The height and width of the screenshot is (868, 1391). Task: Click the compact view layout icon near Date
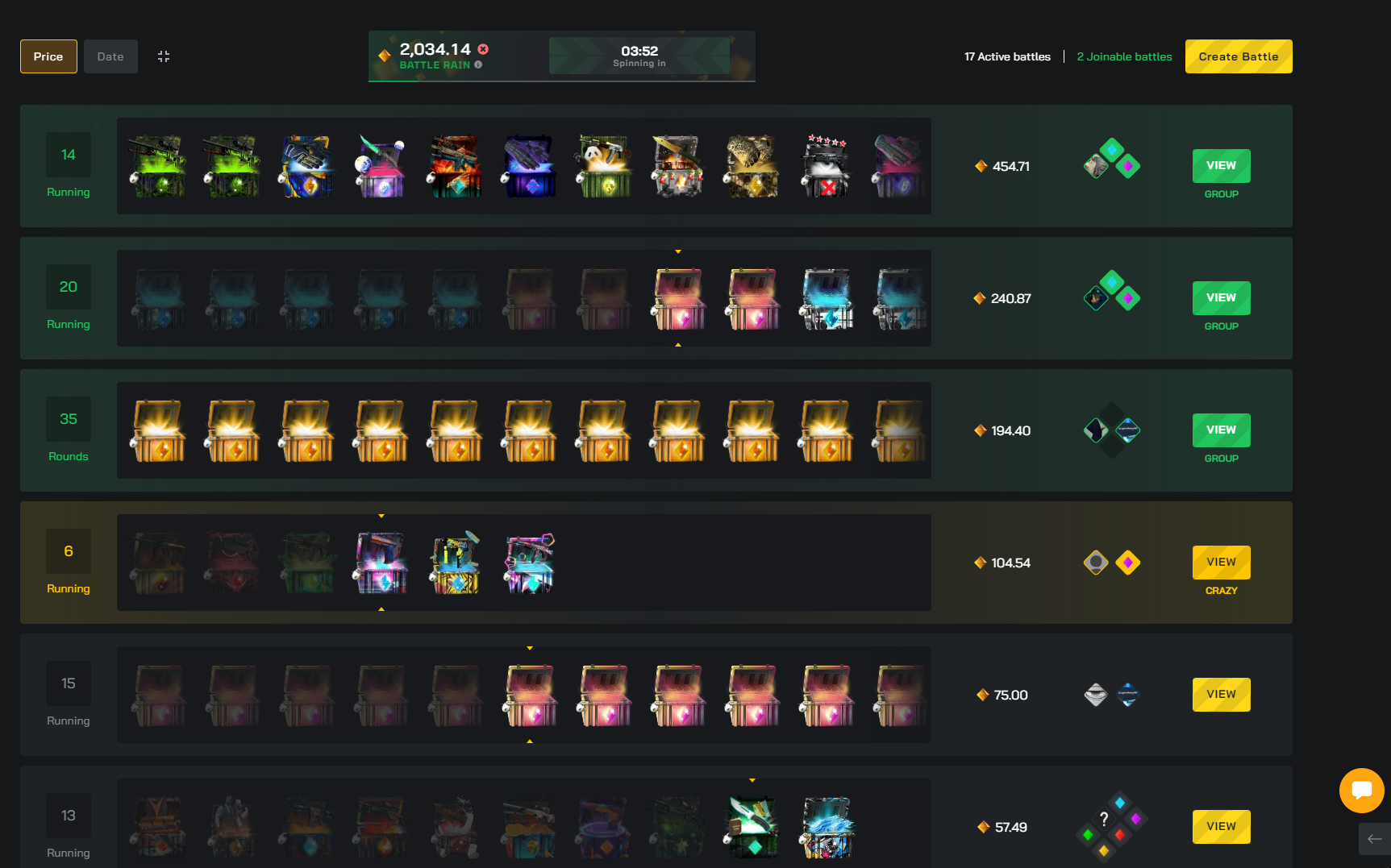tap(164, 56)
